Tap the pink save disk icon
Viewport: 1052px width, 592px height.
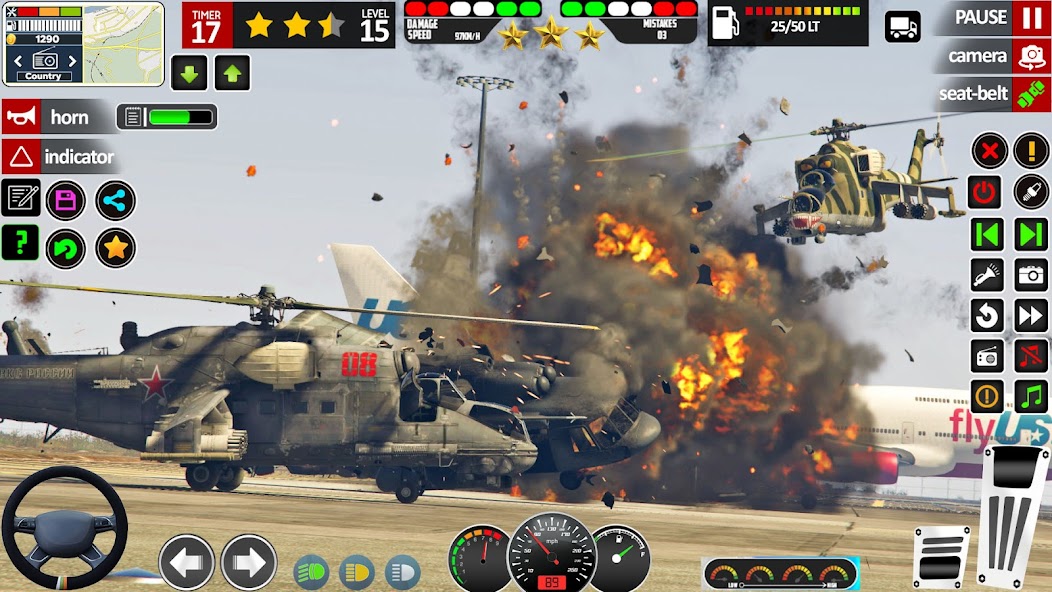pos(66,200)
